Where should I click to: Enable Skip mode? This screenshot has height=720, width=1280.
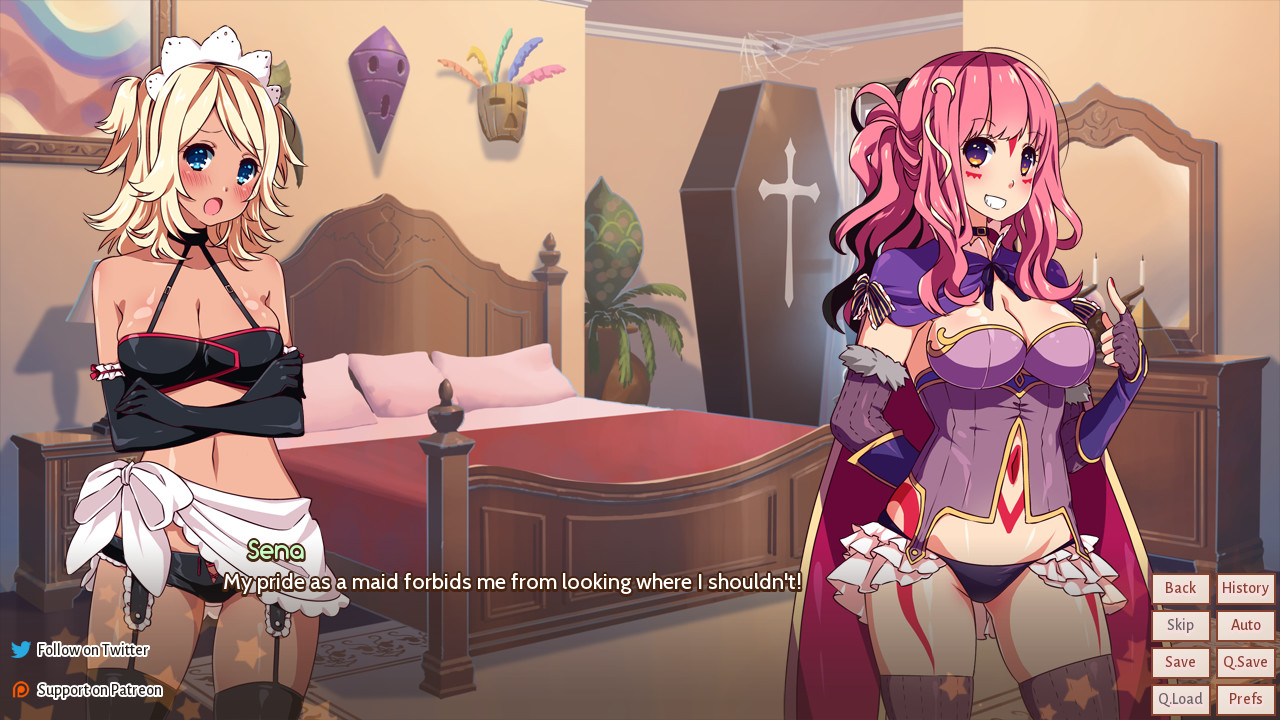pos(1180,625)
